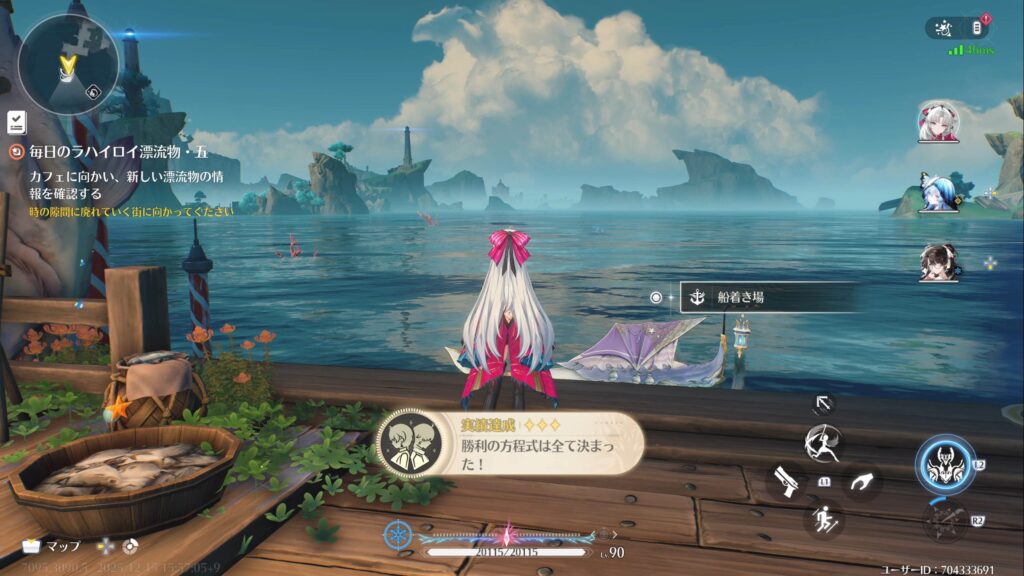Click the blue compass icon beside the health bar
1024x576 pixels.
398,535
